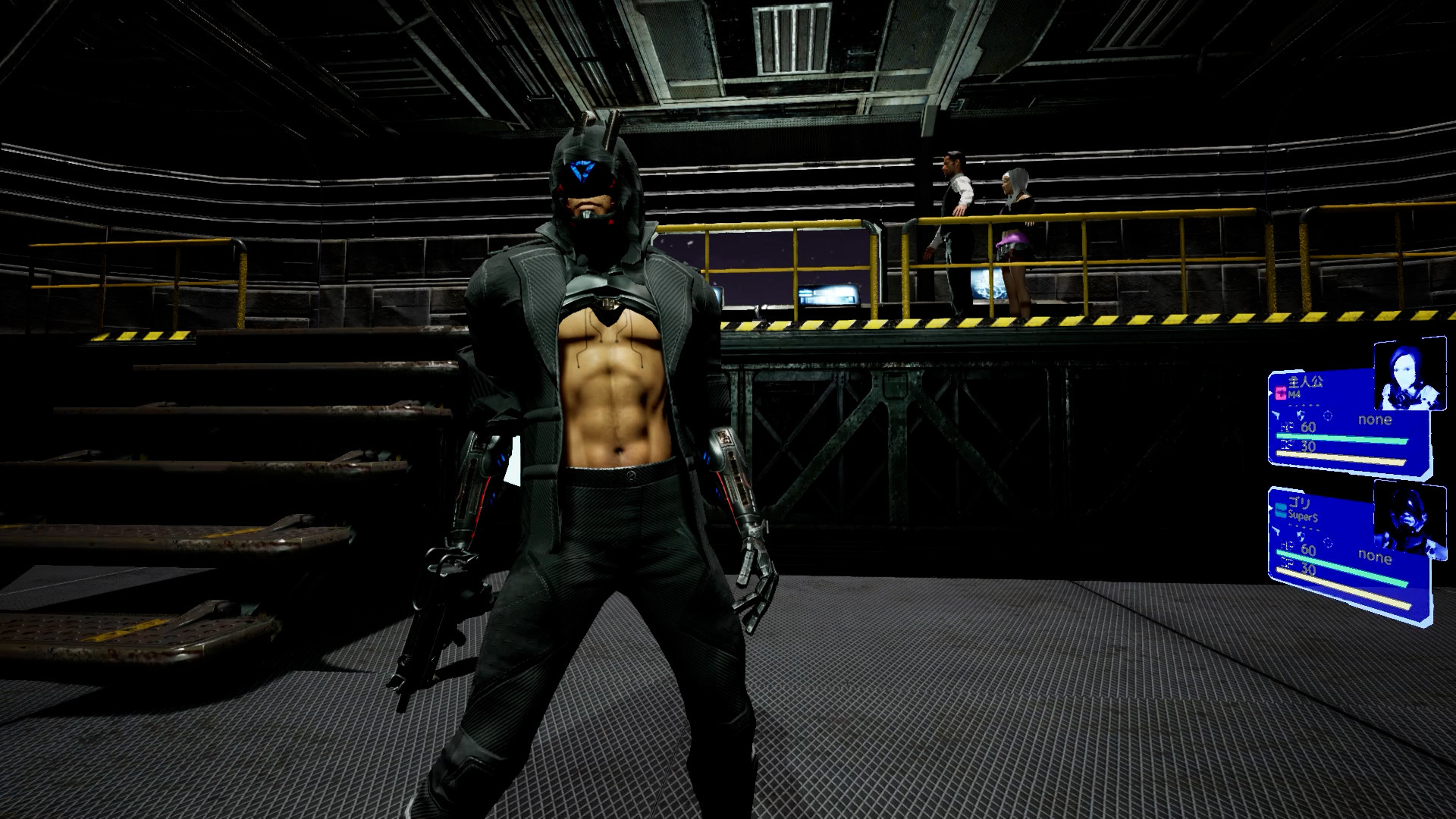Click the target reticle icon on 主人公's panel
The width and height of the screenshot is (1456, 819).
(1328, 417)
